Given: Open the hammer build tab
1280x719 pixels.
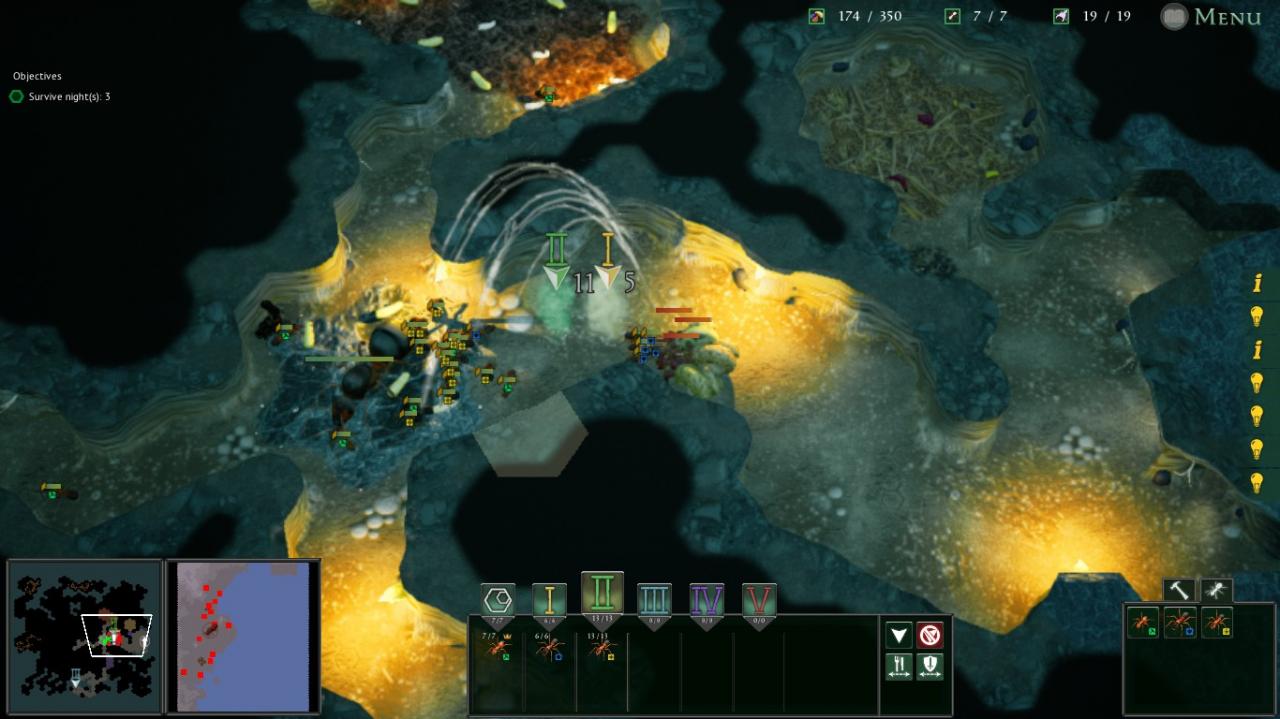Looking at the screenshot, I should click(1178, 590).
